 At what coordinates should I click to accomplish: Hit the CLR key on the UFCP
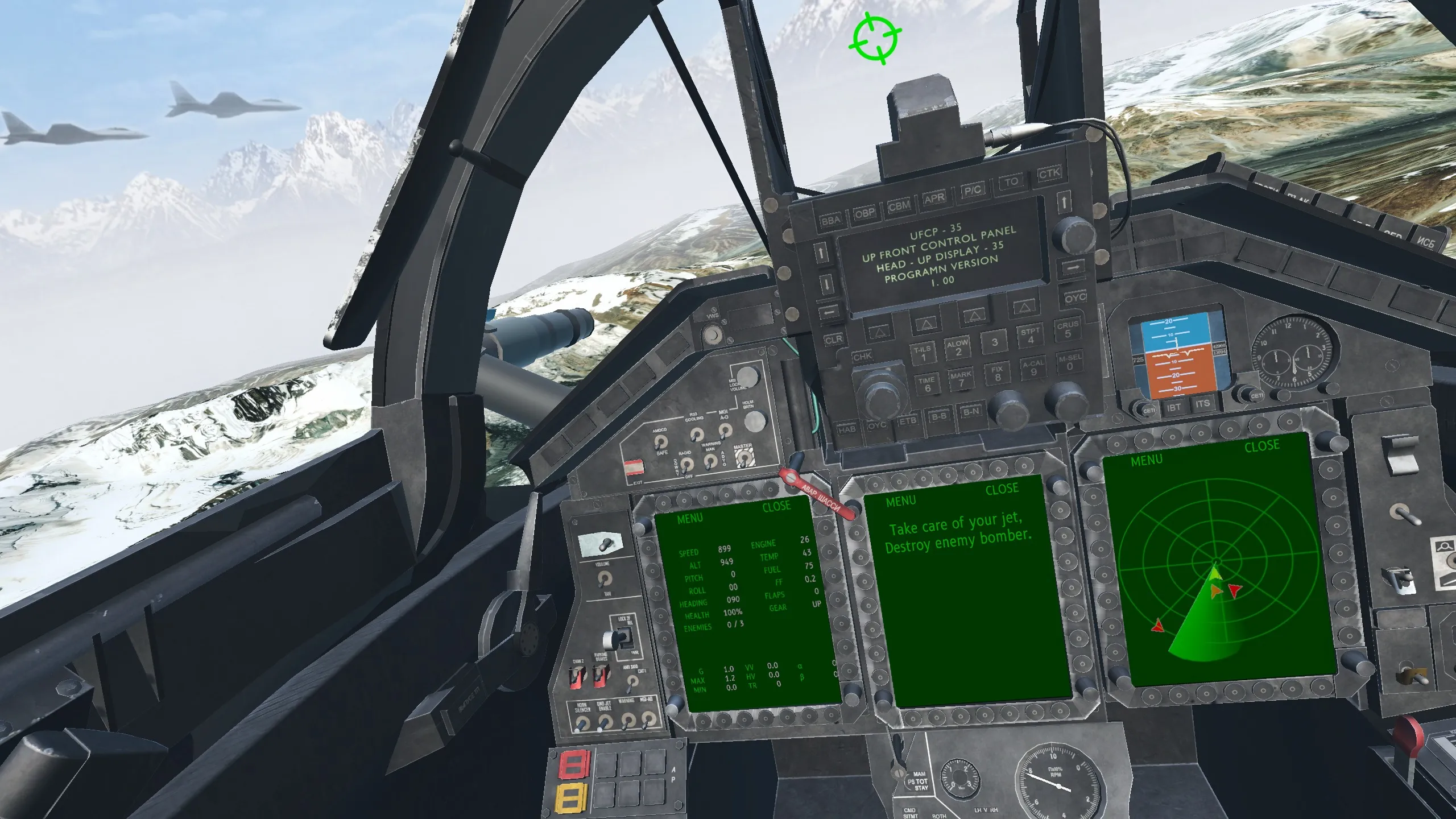tap(833, 340)
